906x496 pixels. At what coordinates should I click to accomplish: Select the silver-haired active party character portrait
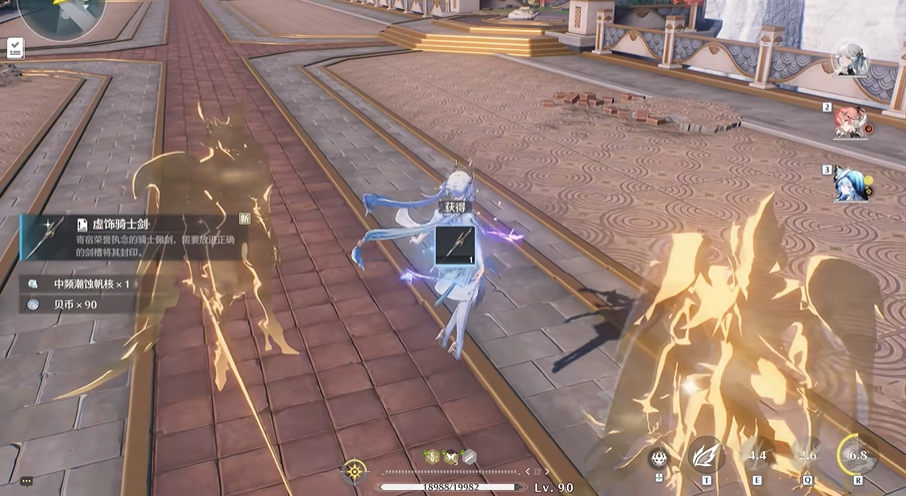pyautogui.click(x=849, y=61)
